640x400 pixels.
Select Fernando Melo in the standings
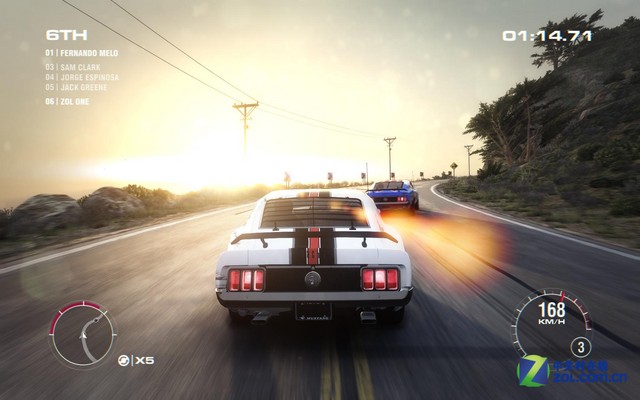tap(82, 52)
